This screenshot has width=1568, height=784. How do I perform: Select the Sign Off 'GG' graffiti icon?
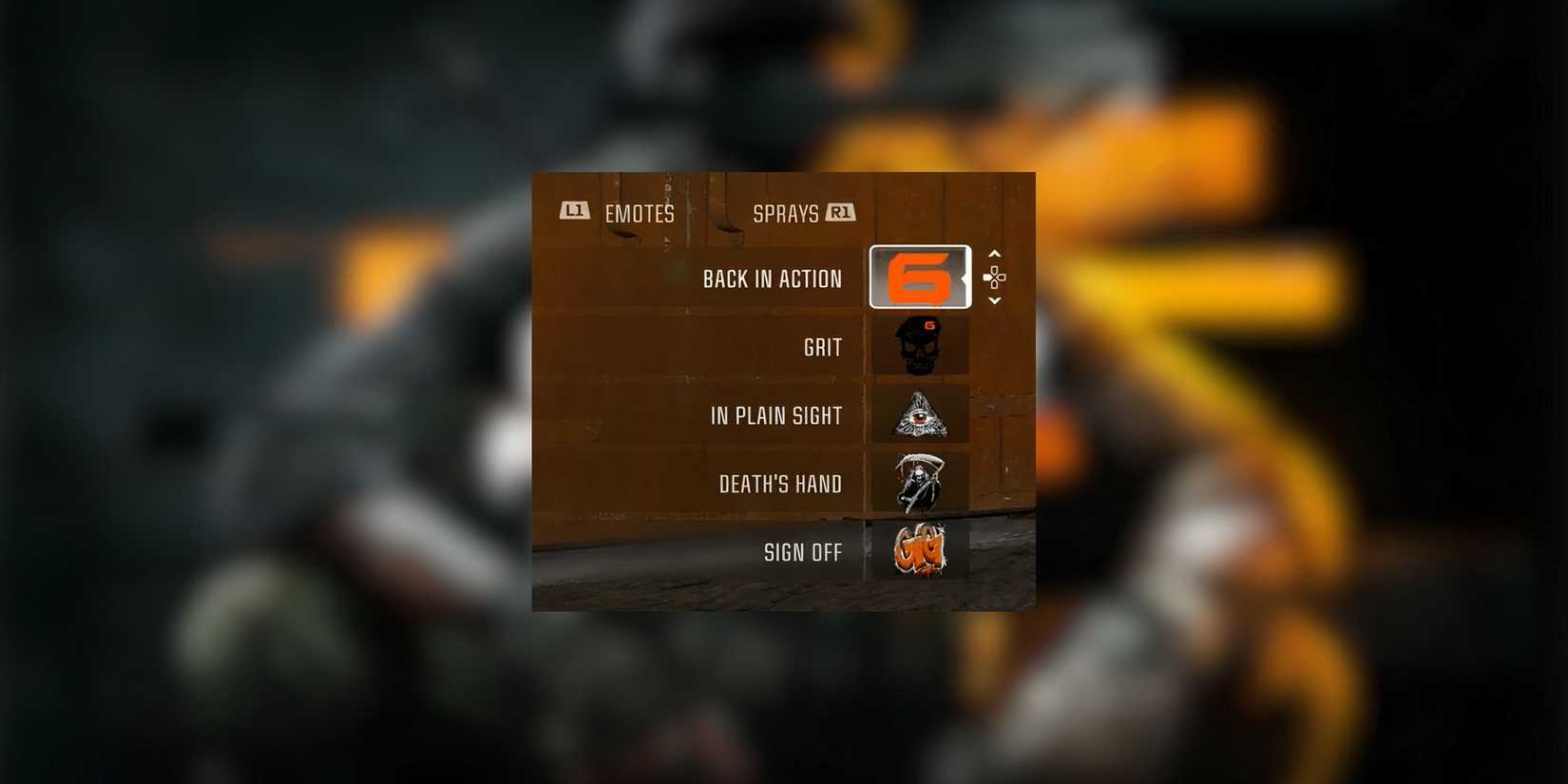(918, 551)
